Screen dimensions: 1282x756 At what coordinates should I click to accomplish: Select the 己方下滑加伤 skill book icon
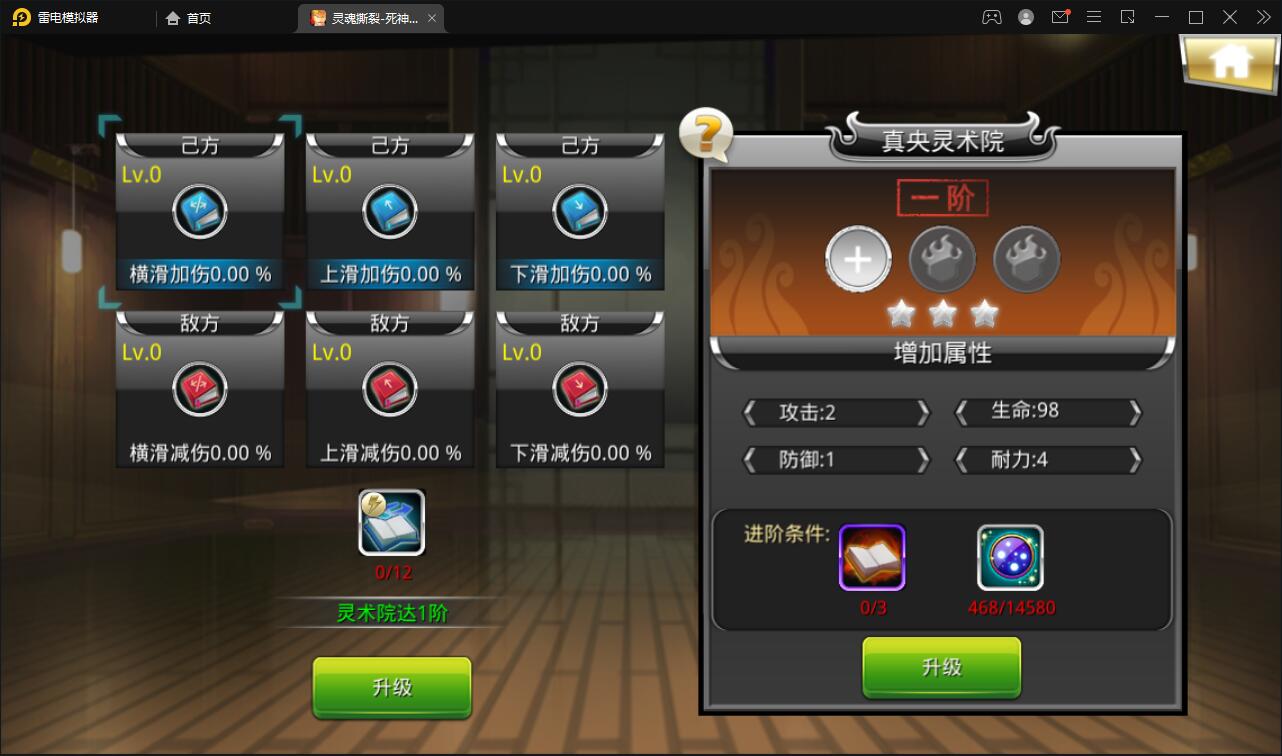coord(579,211)
